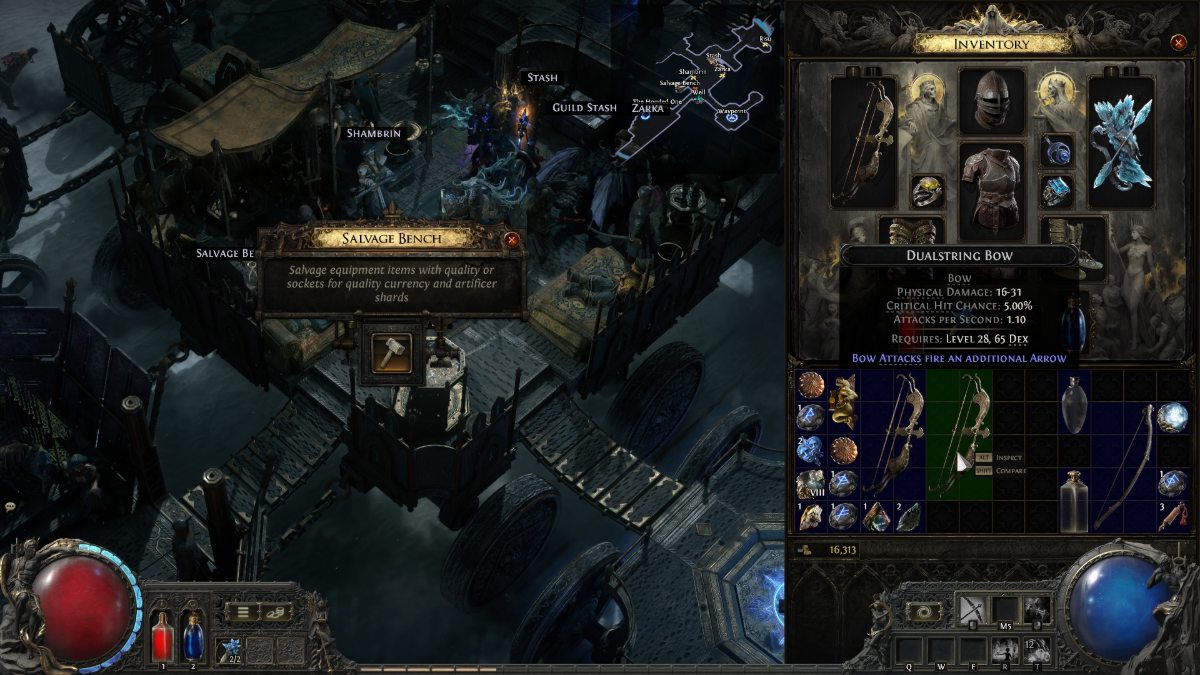Select the blue gem ring slot
The image size is (1200, 675).
coord(1056,191)
